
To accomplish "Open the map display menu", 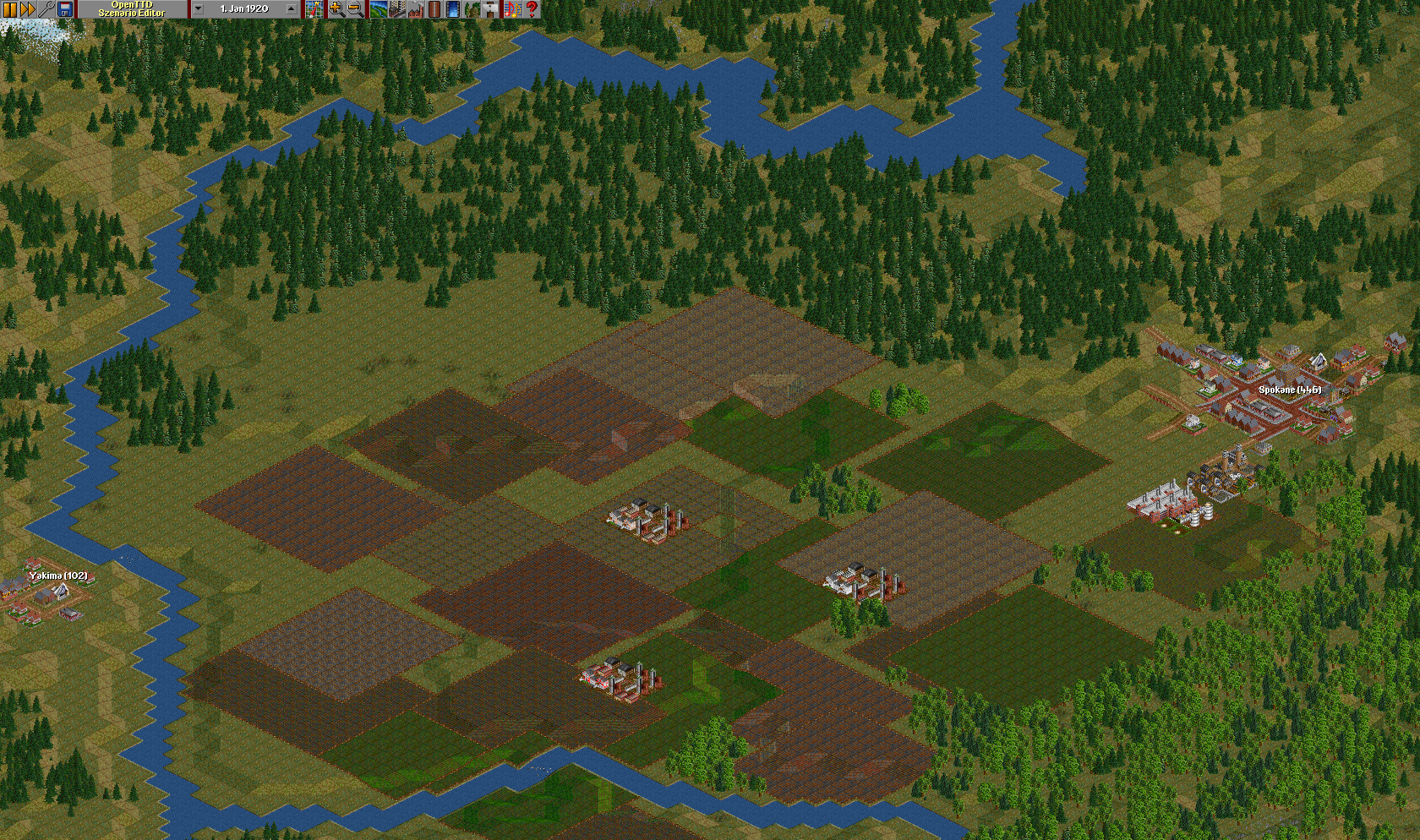I will pos(314,9).
